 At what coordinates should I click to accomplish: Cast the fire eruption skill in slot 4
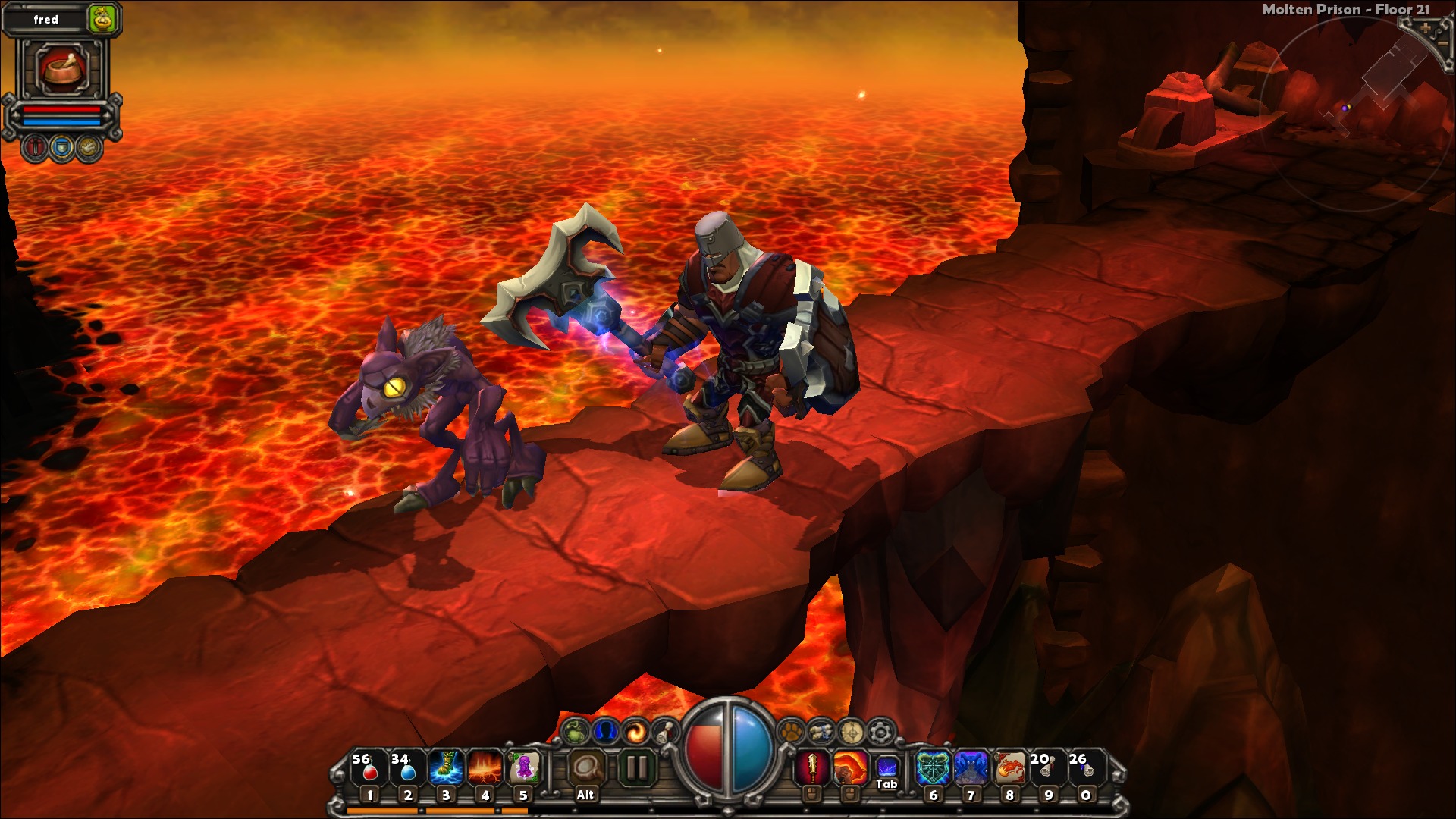(485, 768)
